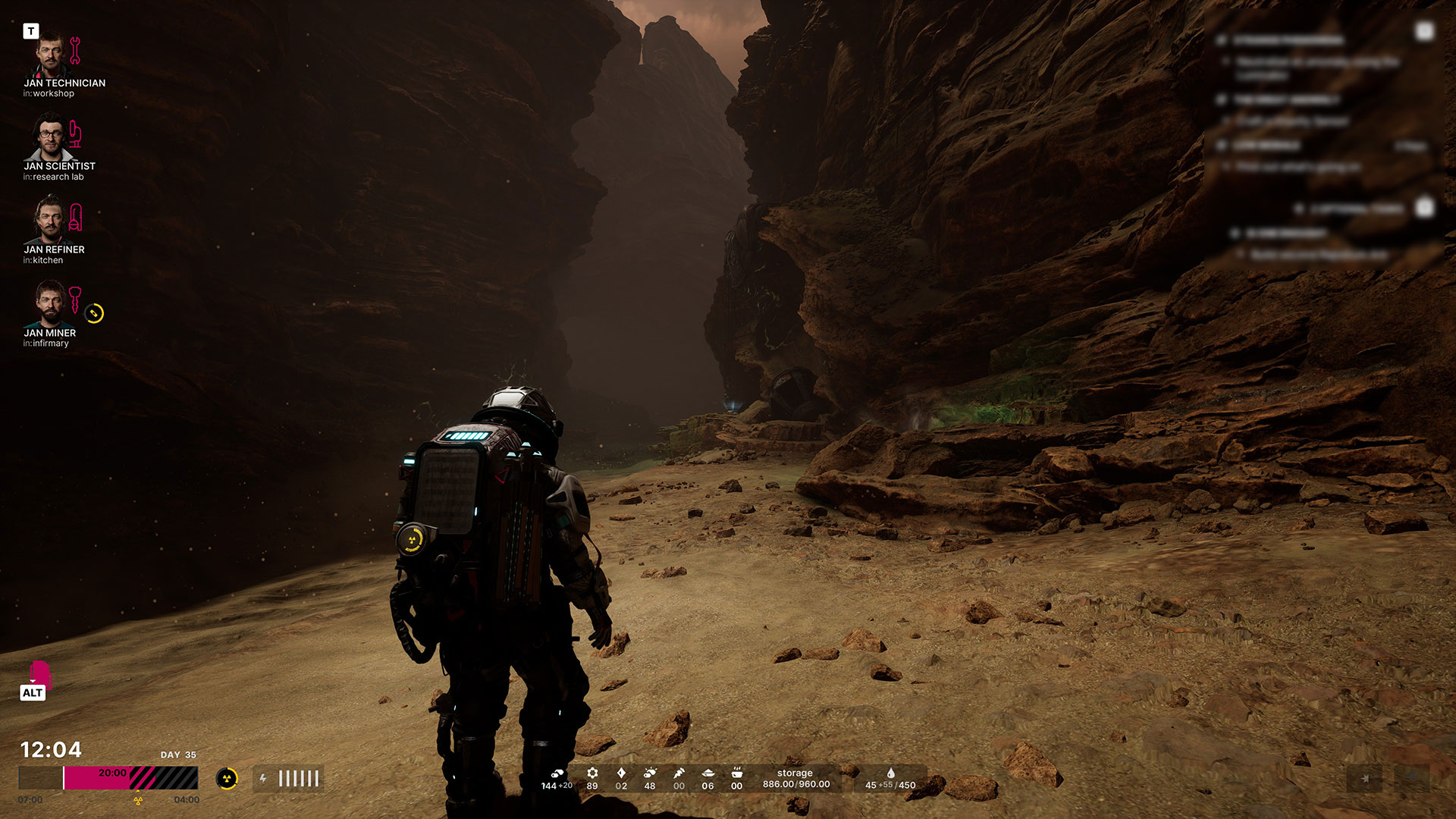The height and width of the screenshot is (819, 1456).
Task: Click the yellow radiation indicator icon
Action: click(227, 779)
